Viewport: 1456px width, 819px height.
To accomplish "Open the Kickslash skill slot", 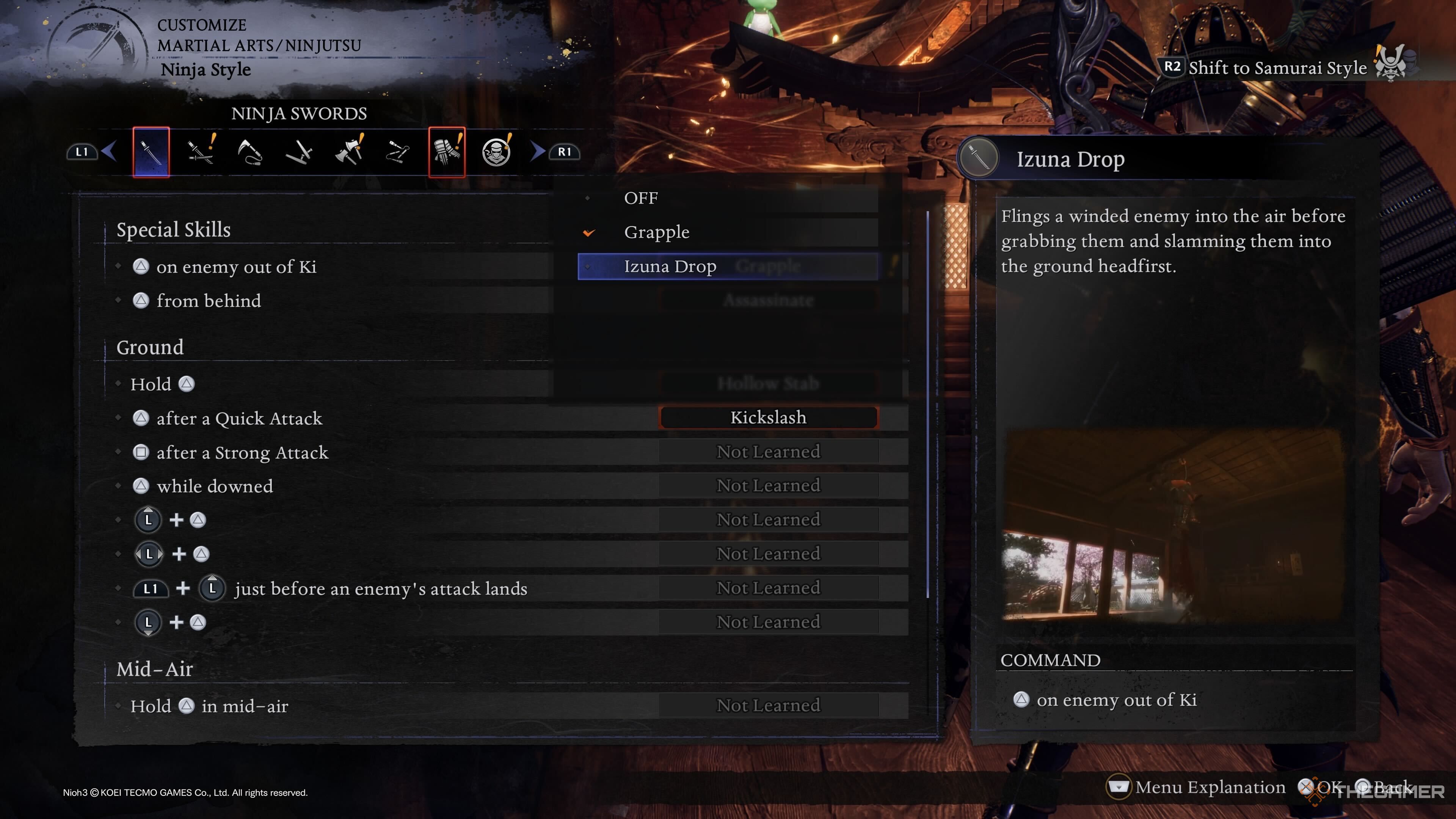I will (768, 418).
